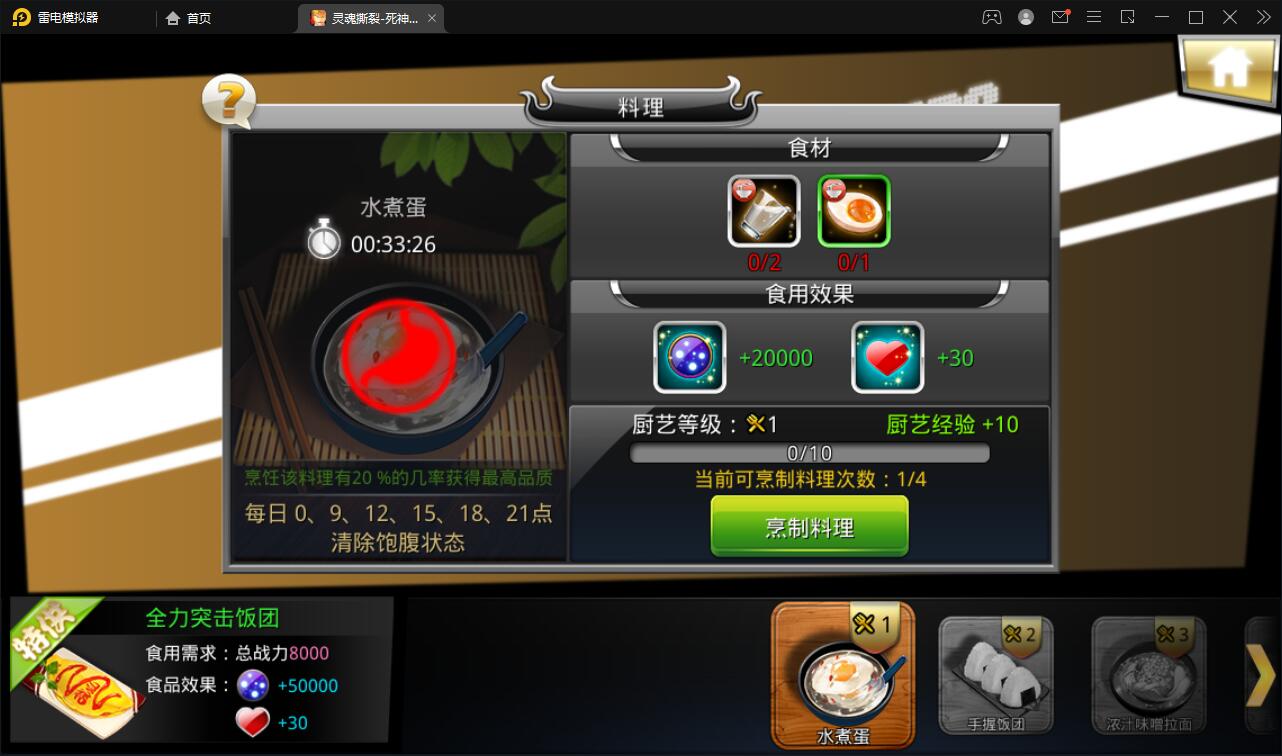
Task: Click the user profile icon
Action: 1025,16
